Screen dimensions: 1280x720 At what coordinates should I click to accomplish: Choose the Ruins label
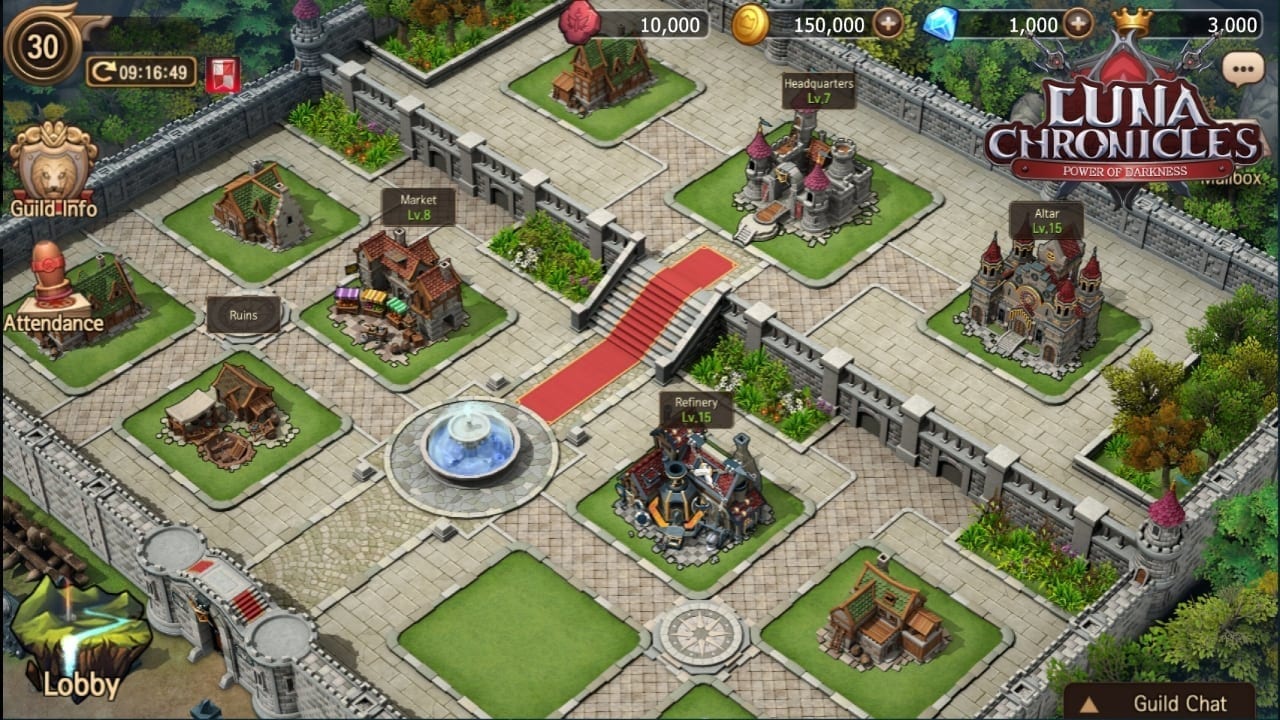(243, 315)
